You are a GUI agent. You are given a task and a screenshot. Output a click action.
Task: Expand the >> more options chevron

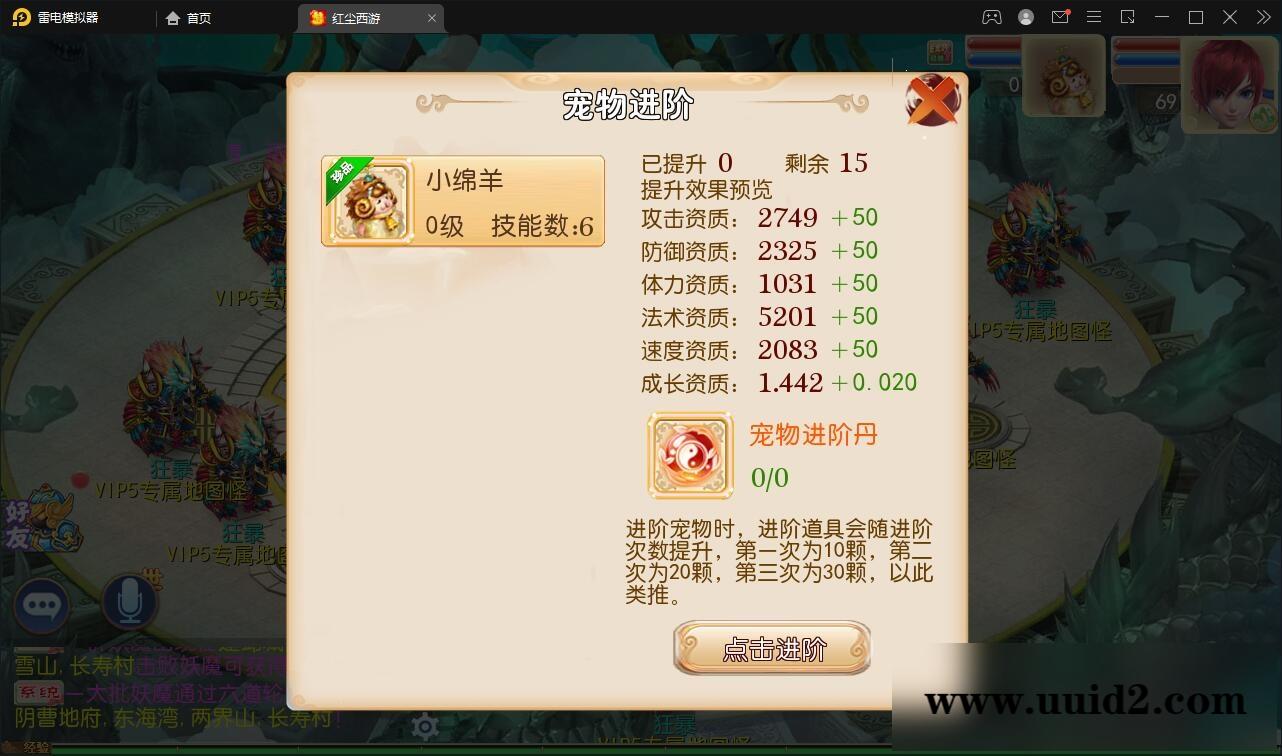(1262, 17)
